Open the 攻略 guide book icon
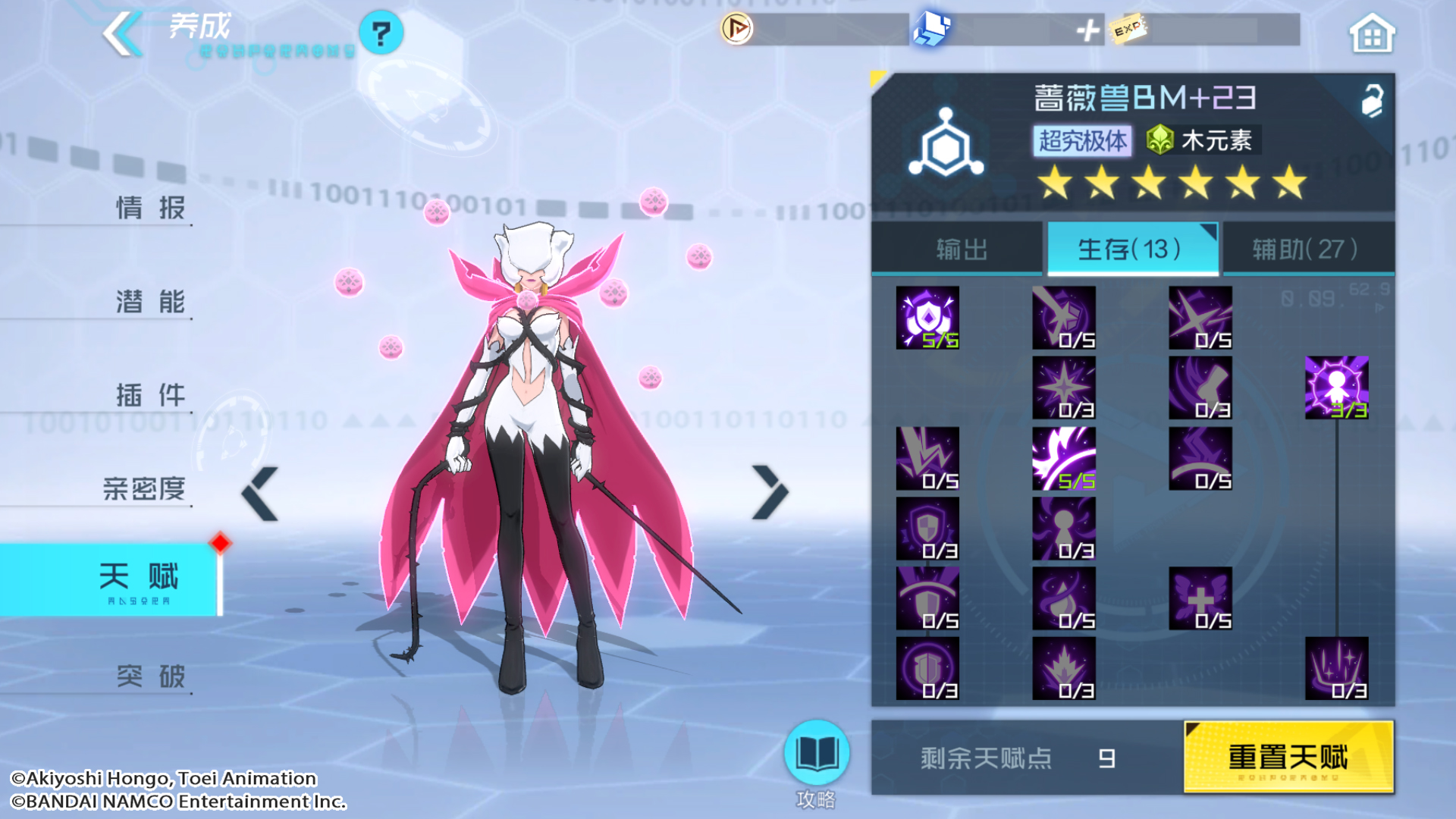Screen dimensions: 1456x819 click(816, 754)
